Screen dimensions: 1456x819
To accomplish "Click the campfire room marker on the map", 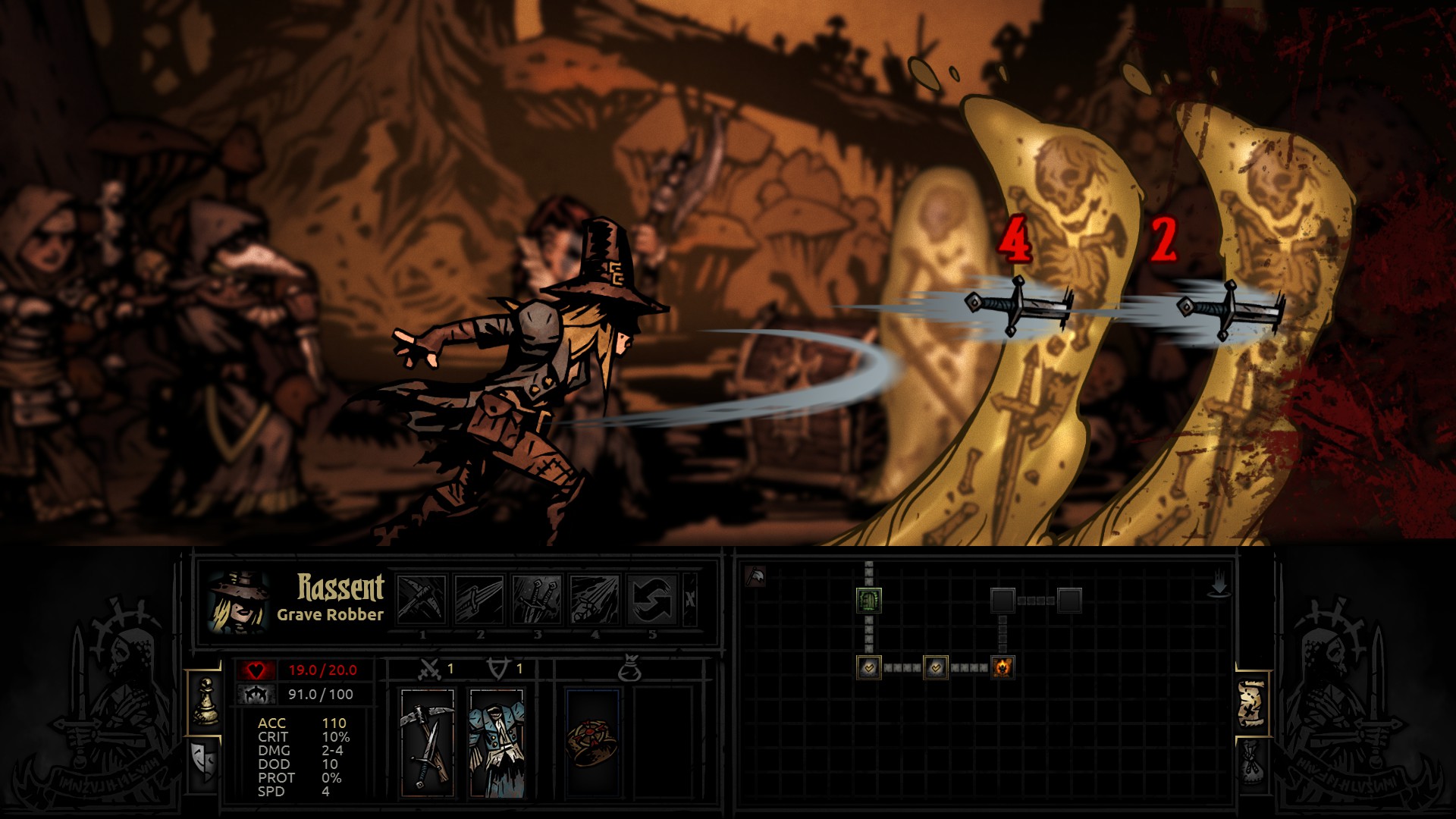I will (1003, 667).
